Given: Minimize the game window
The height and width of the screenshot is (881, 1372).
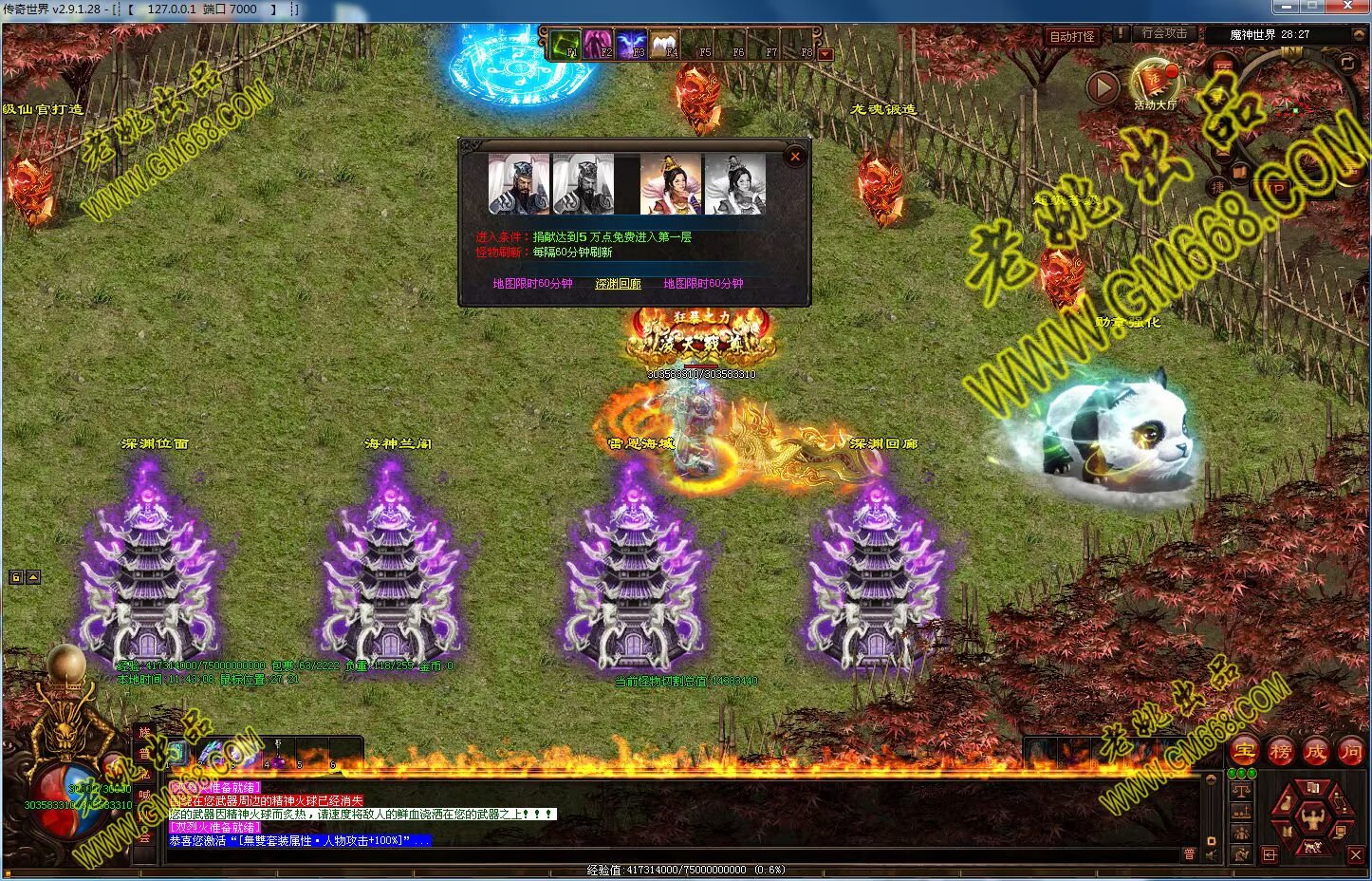Looking at the screenshot, I should [1286, 8].
